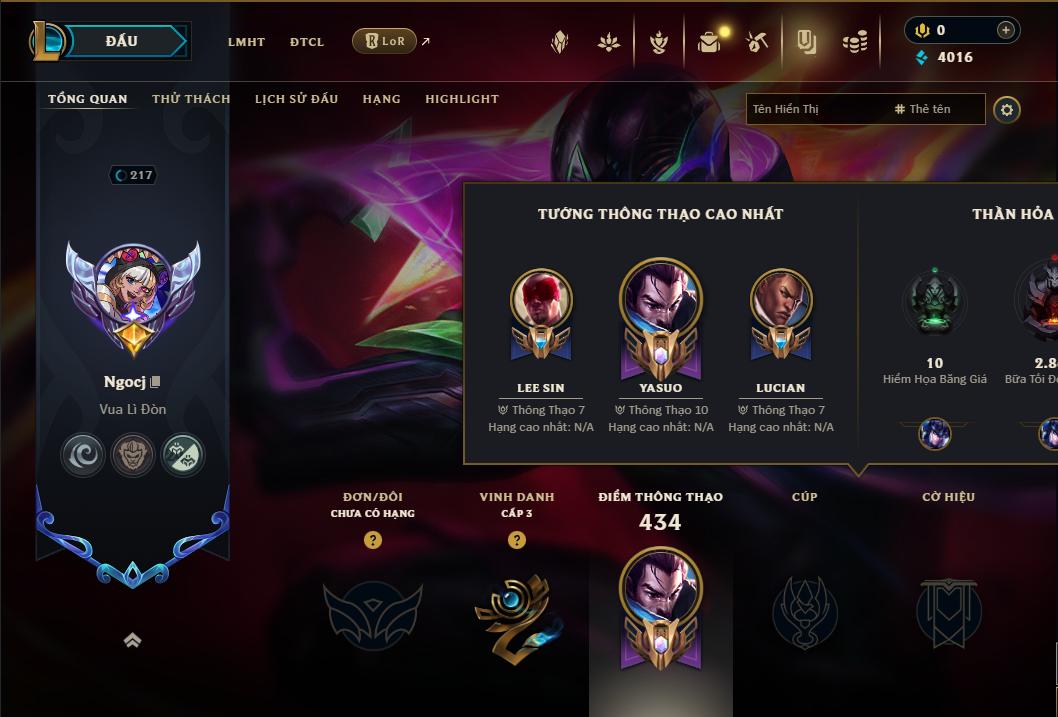Switch to the THỬ THÁCH tab
This screenshot has width=1058, height=717.
coord(191,99)
